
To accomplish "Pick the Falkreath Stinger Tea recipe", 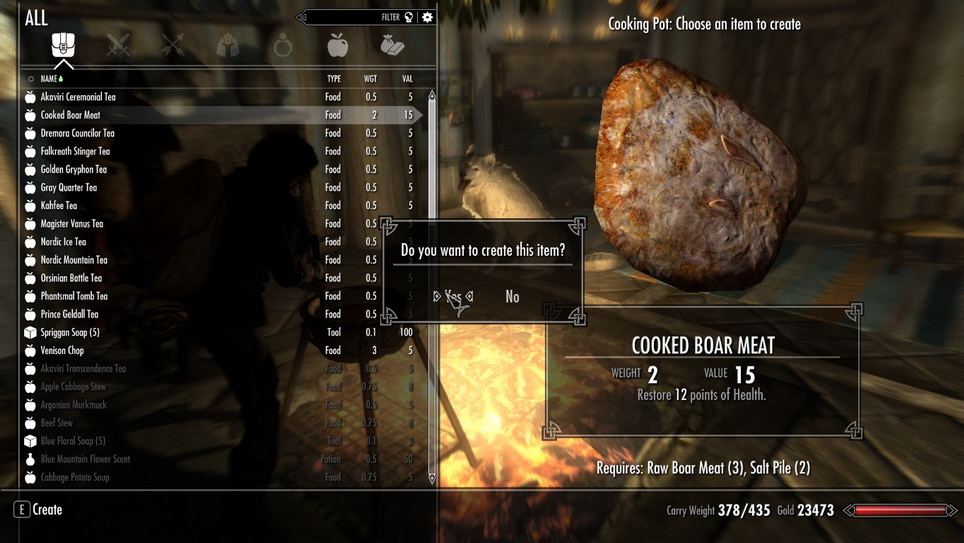I will (x=75, y=151).
